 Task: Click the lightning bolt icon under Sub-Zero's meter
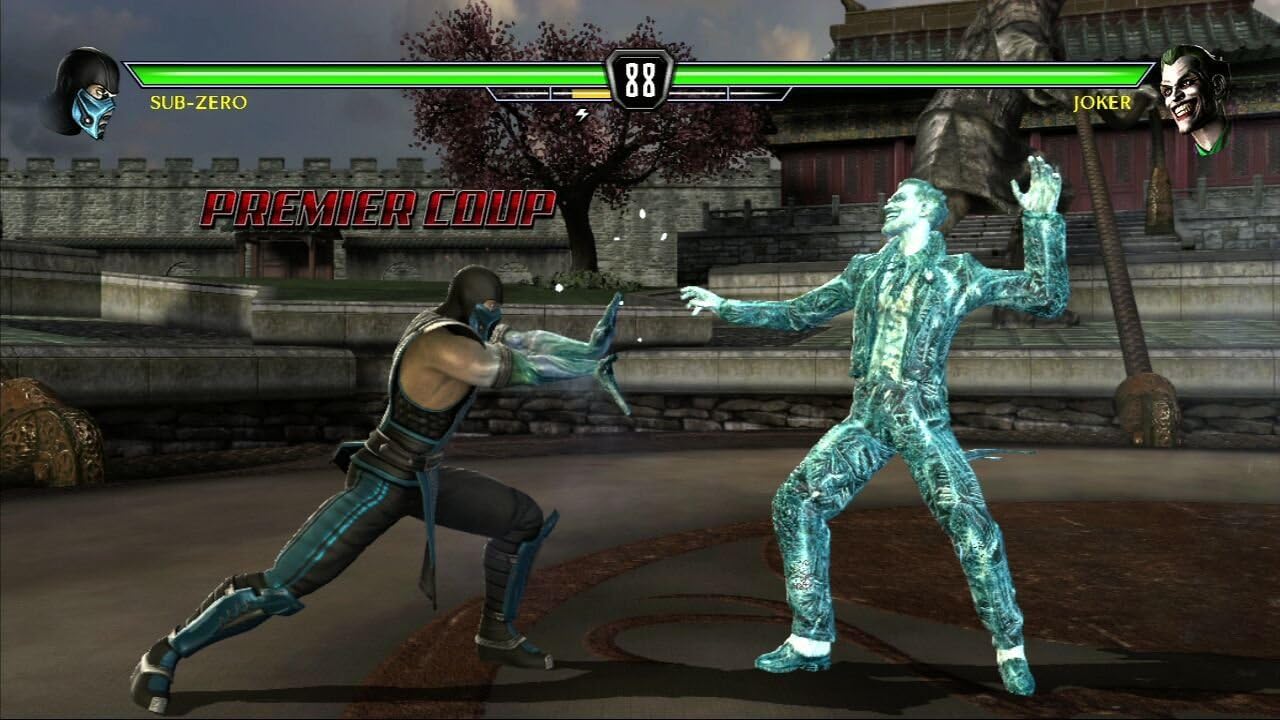[582, 114]
